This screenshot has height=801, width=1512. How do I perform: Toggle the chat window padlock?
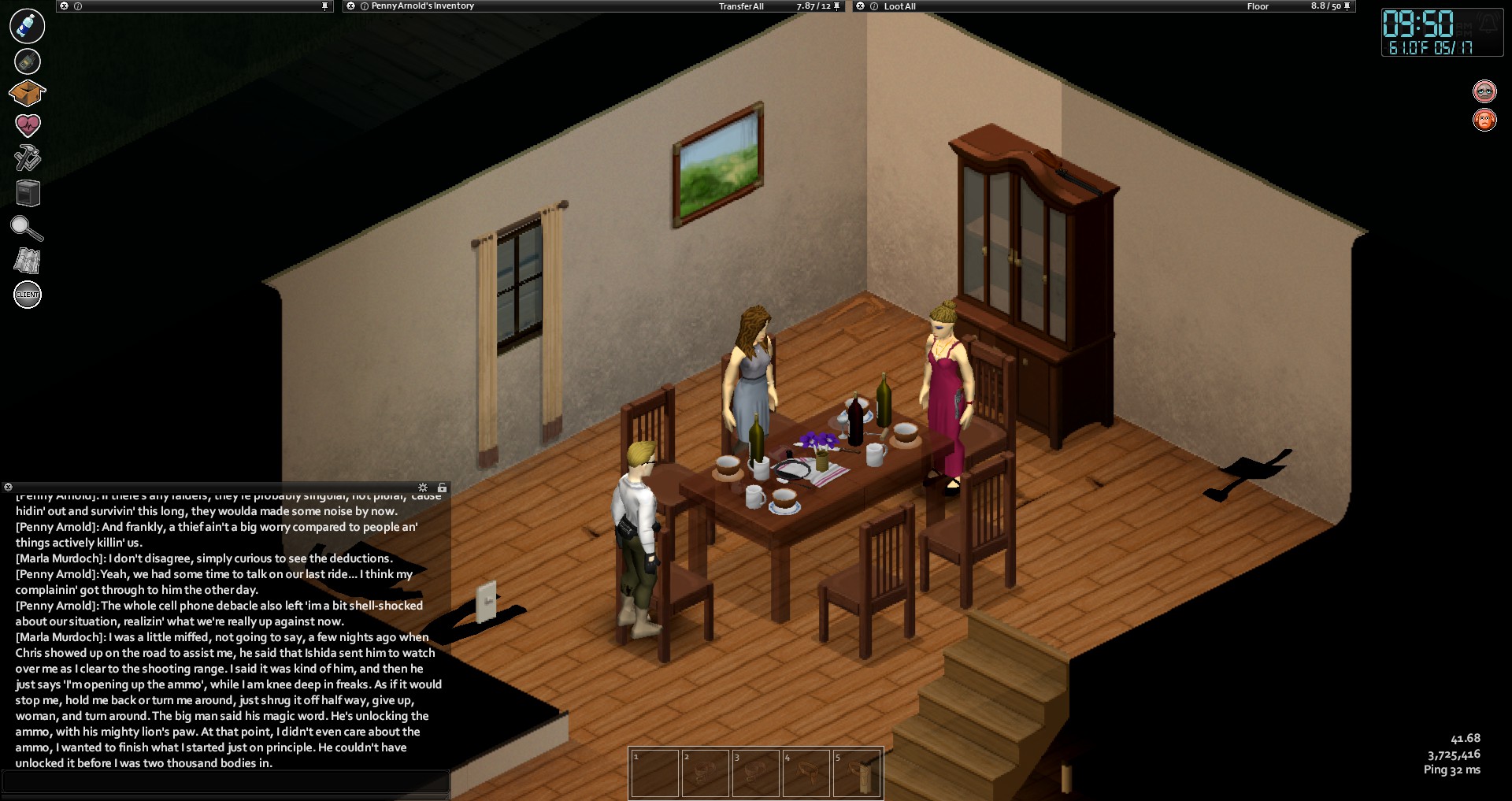[442, 488]
